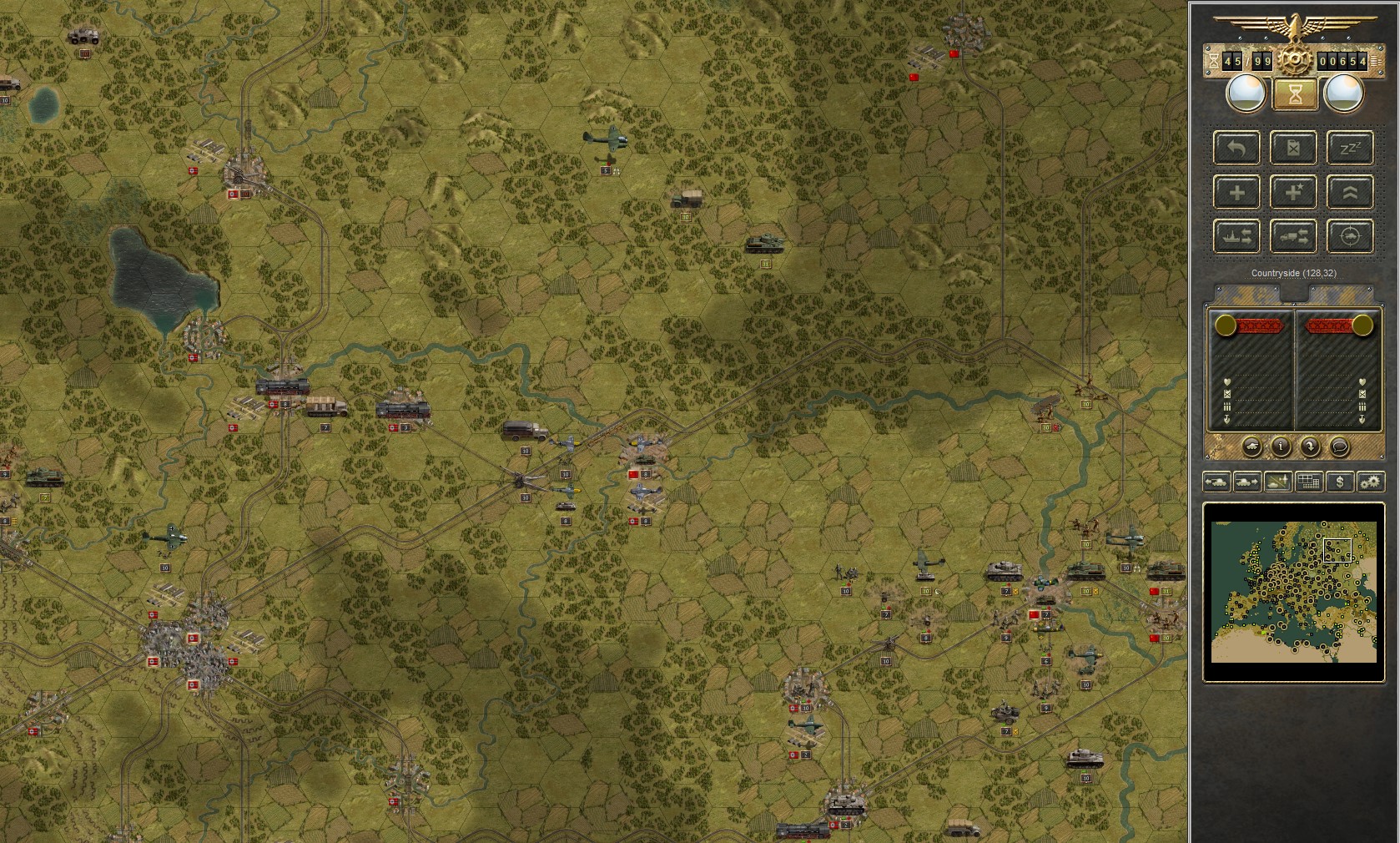Open the message log speech bubble
Viewport: 1400px width, 843px height.
tap(1341, 448)
